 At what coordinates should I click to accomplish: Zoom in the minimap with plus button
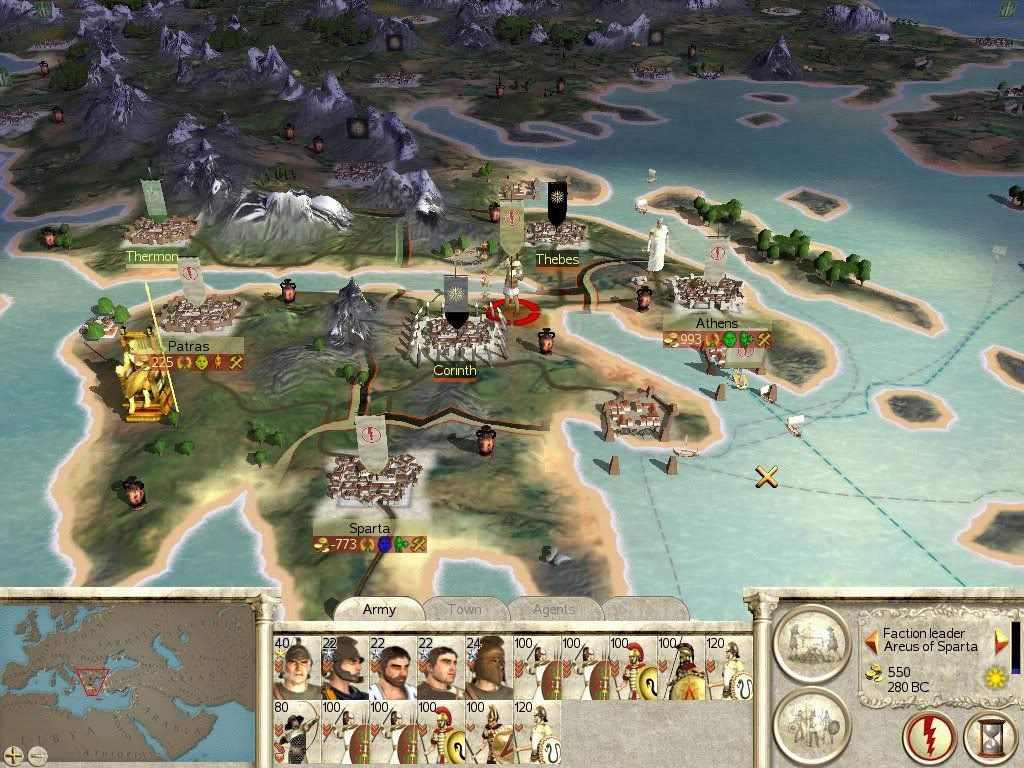click(x=13, y=753)
